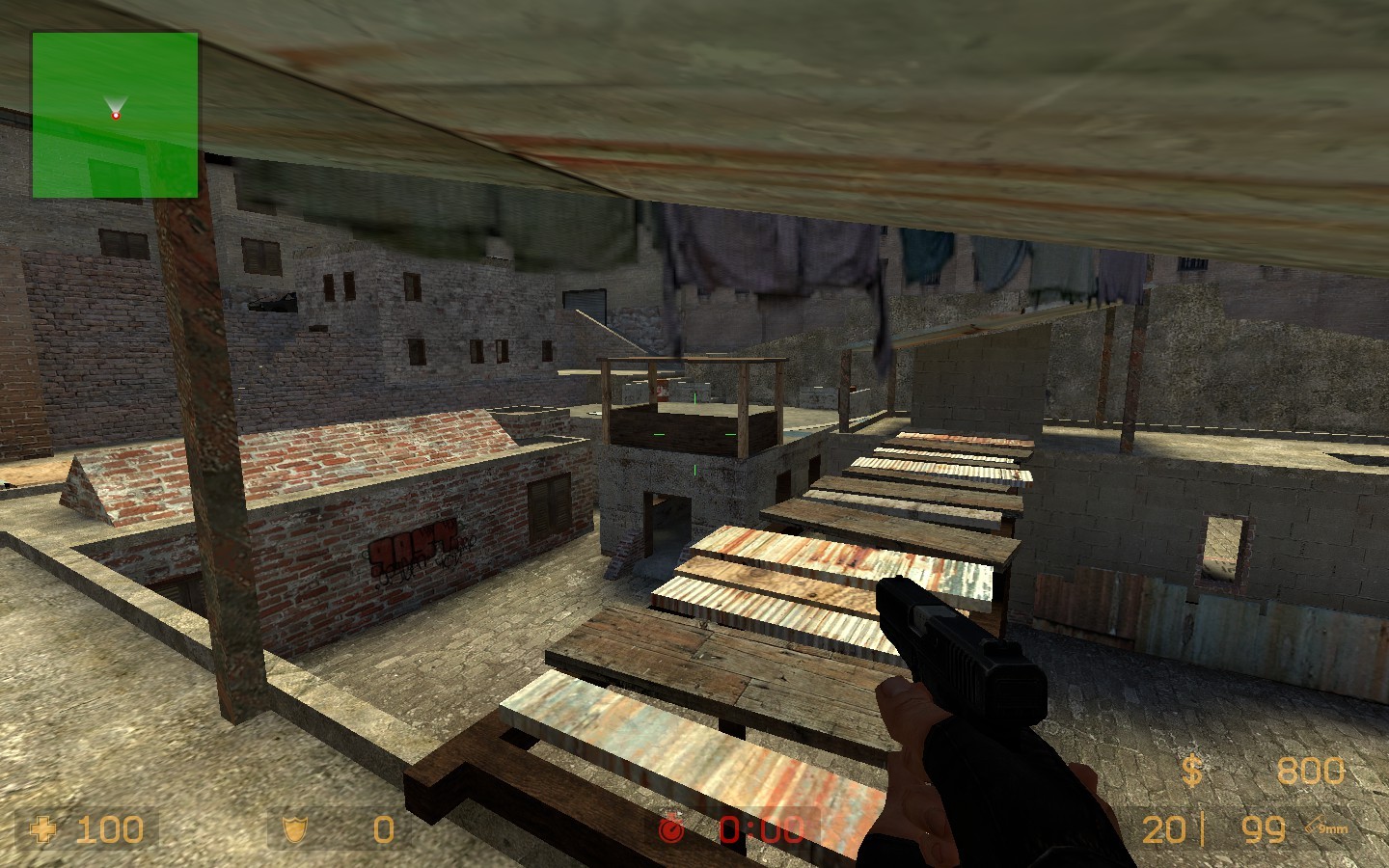1389x868 pixels.
Task: Select the armor shield icon
Action: click(x=294, y=829)
